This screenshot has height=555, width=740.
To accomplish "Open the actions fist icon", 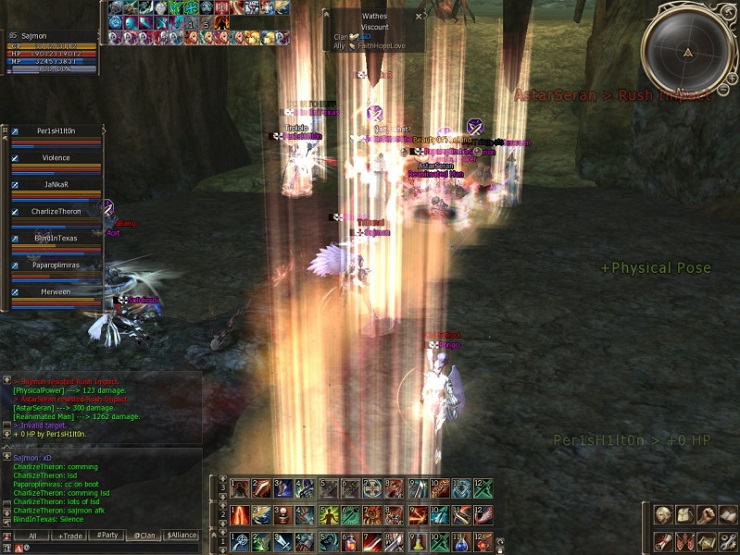I will tap(706, 515).
